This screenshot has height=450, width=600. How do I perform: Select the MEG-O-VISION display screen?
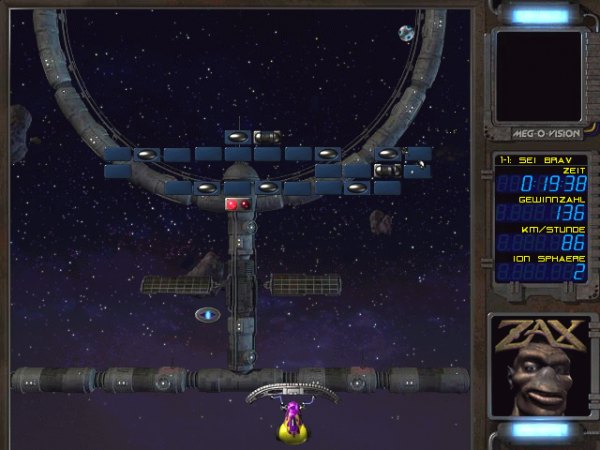click(x=538, y=75)
